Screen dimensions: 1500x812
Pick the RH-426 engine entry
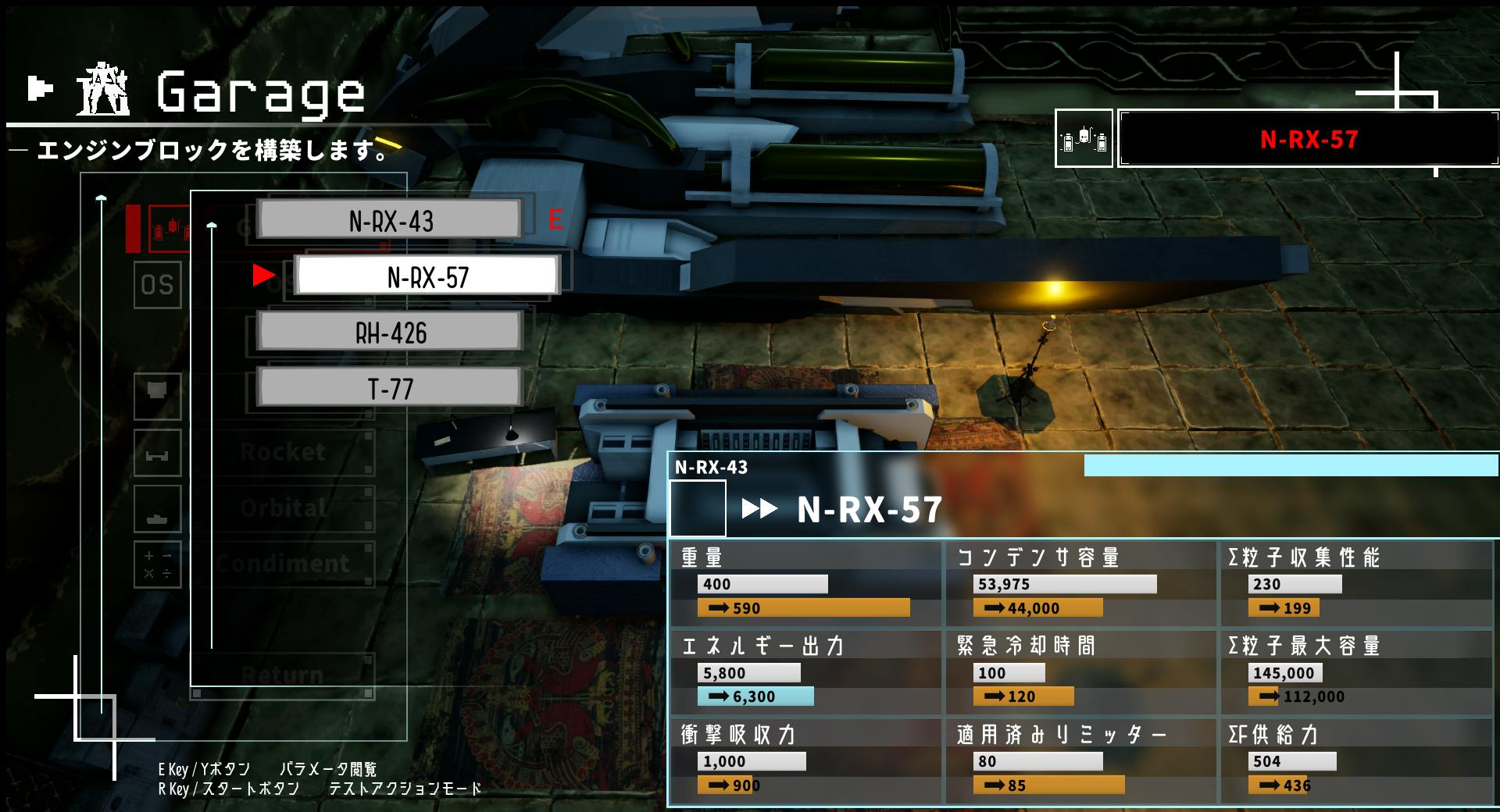point(390,333)
